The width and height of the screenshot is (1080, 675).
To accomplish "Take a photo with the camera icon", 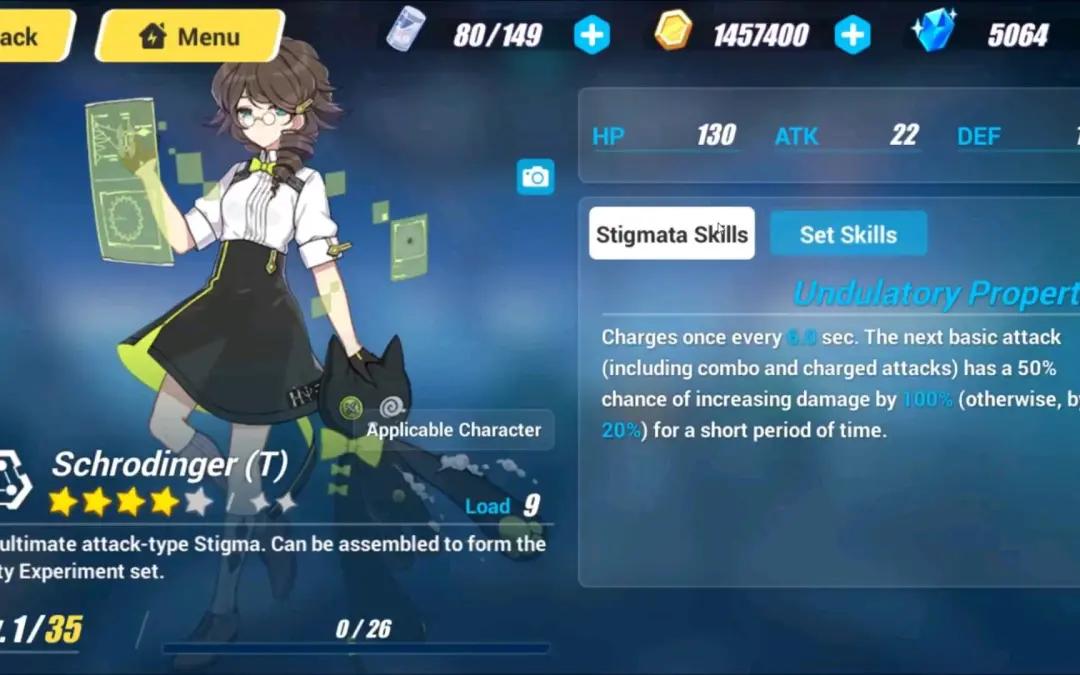I will [536, 177].
